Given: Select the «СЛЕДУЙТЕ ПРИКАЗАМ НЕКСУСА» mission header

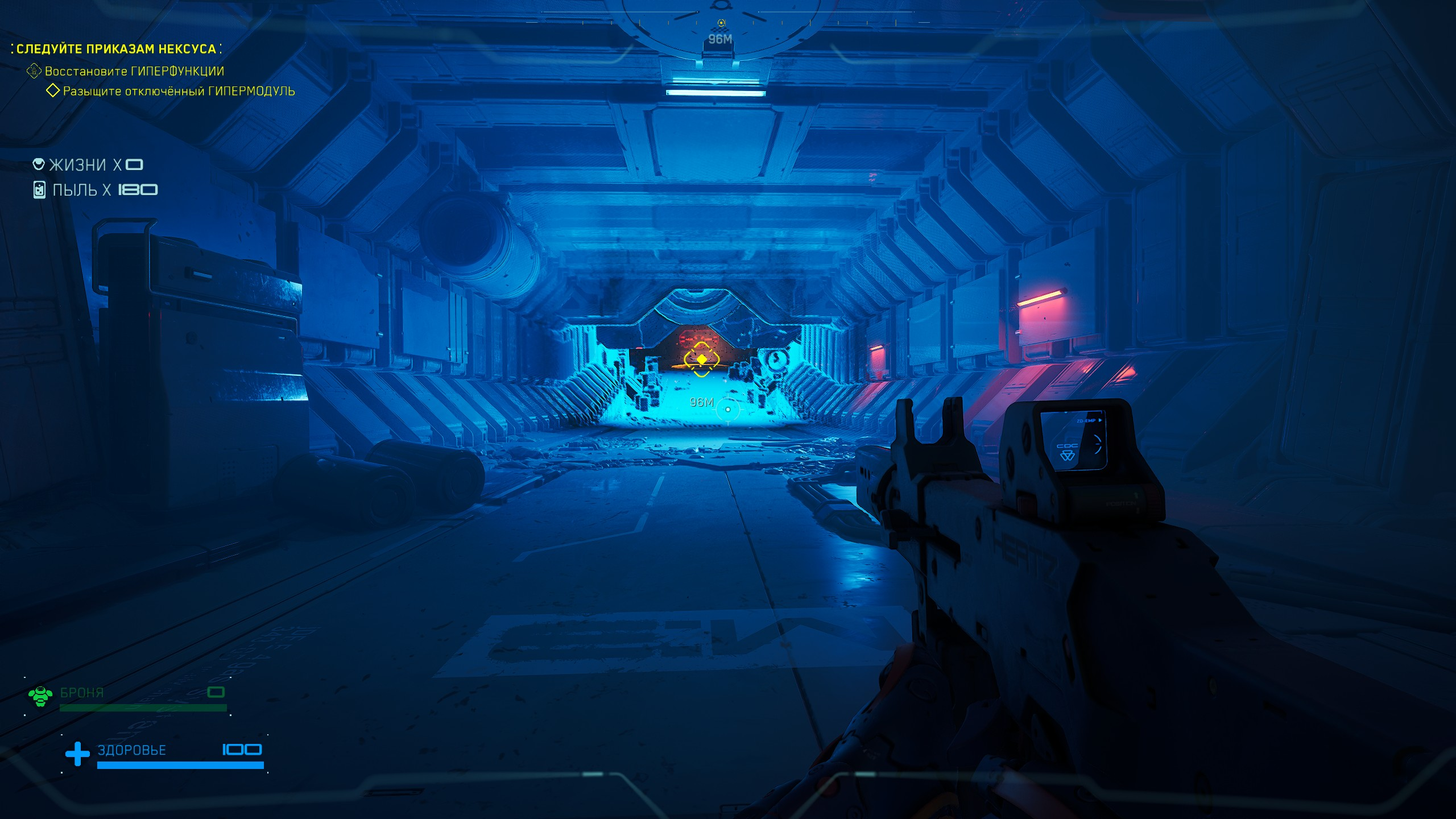Looking at the screenshot, I should pyautogui.click(x=116, y=49).
